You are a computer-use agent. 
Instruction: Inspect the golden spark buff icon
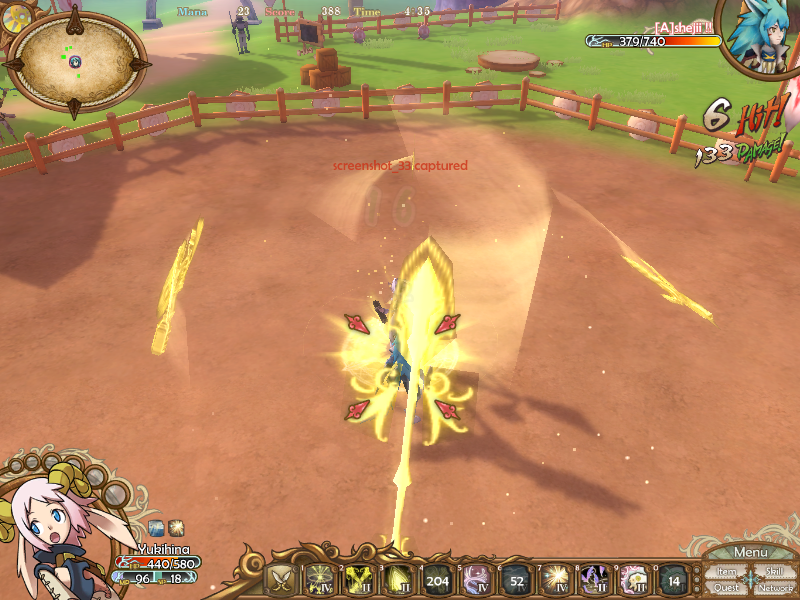click(176, 527)
